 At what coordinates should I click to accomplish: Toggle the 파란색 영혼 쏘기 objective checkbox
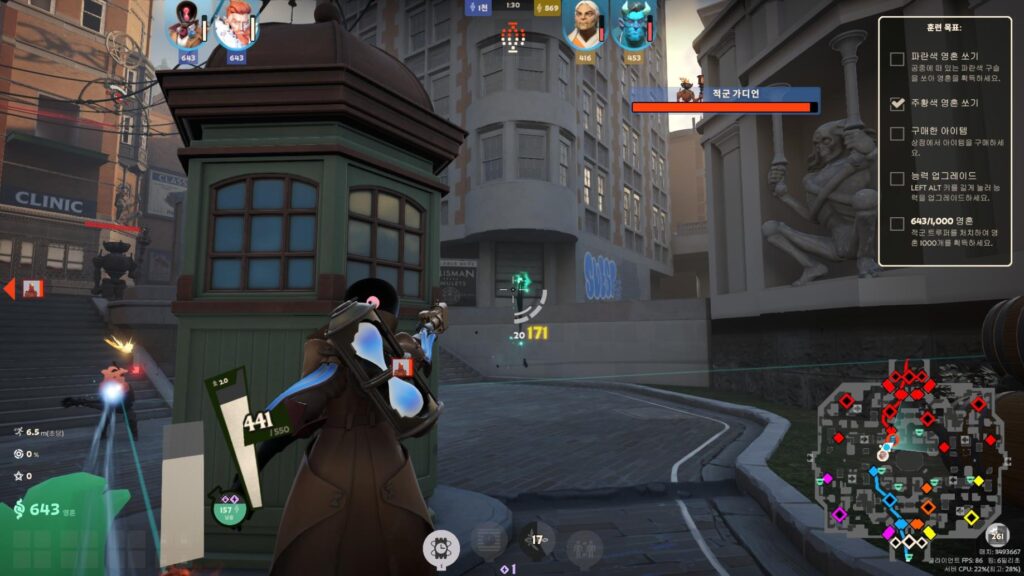[897, 59]
